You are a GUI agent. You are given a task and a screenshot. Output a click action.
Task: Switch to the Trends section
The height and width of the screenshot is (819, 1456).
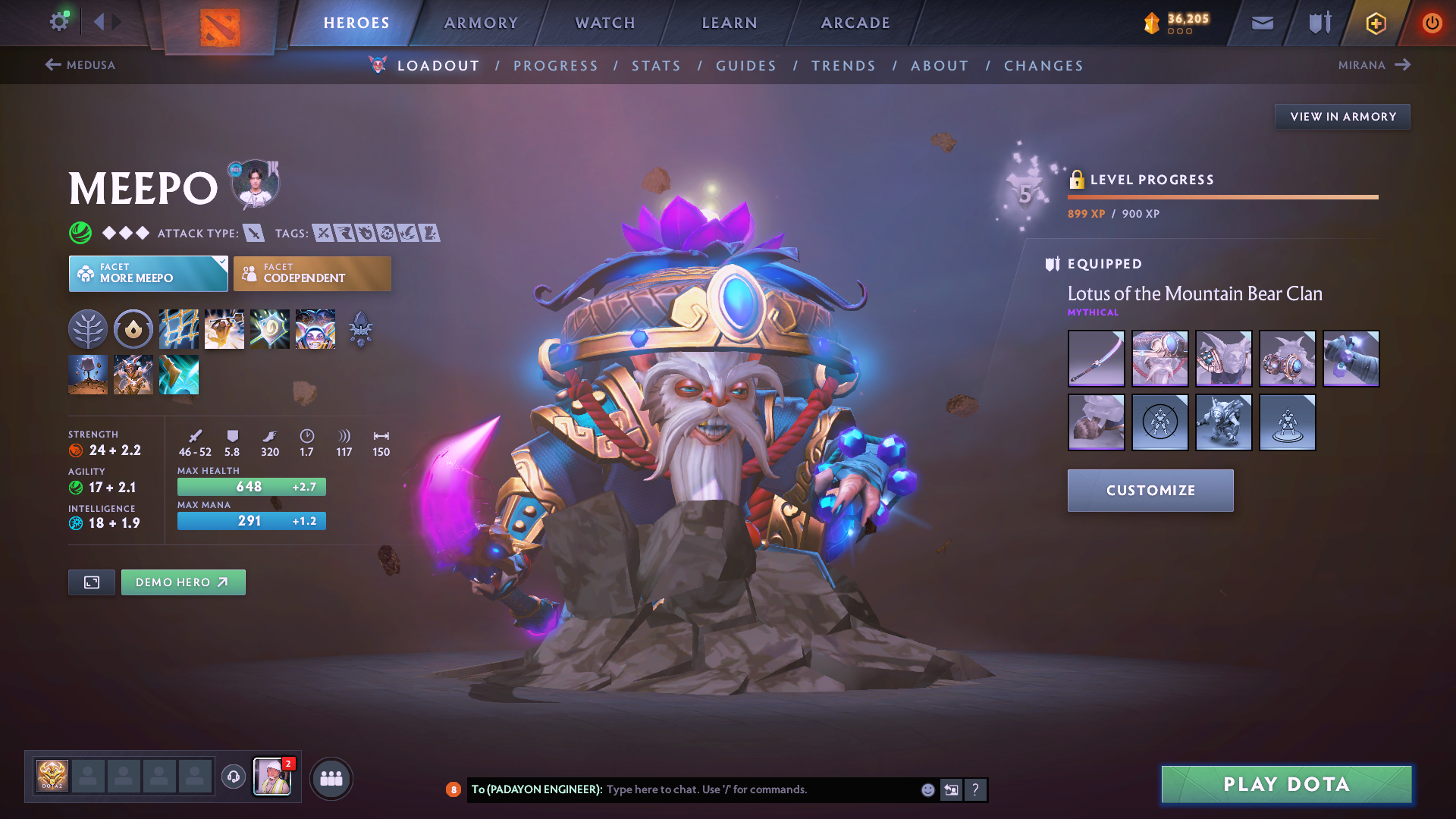843,66
